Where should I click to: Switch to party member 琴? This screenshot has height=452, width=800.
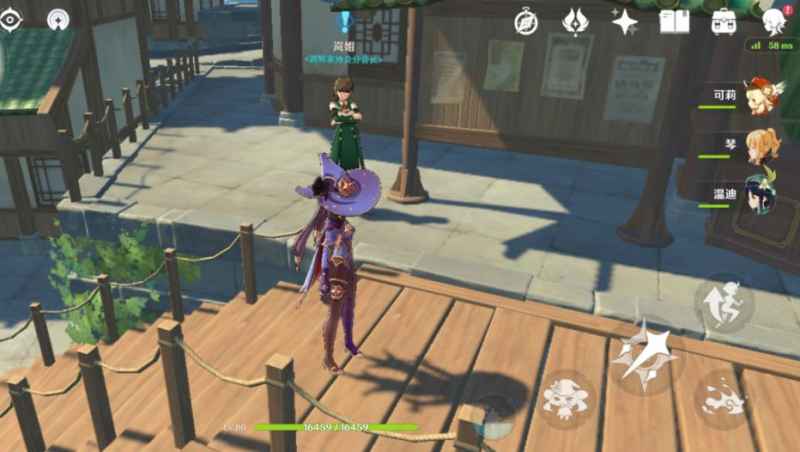click(x=760, y=144)
